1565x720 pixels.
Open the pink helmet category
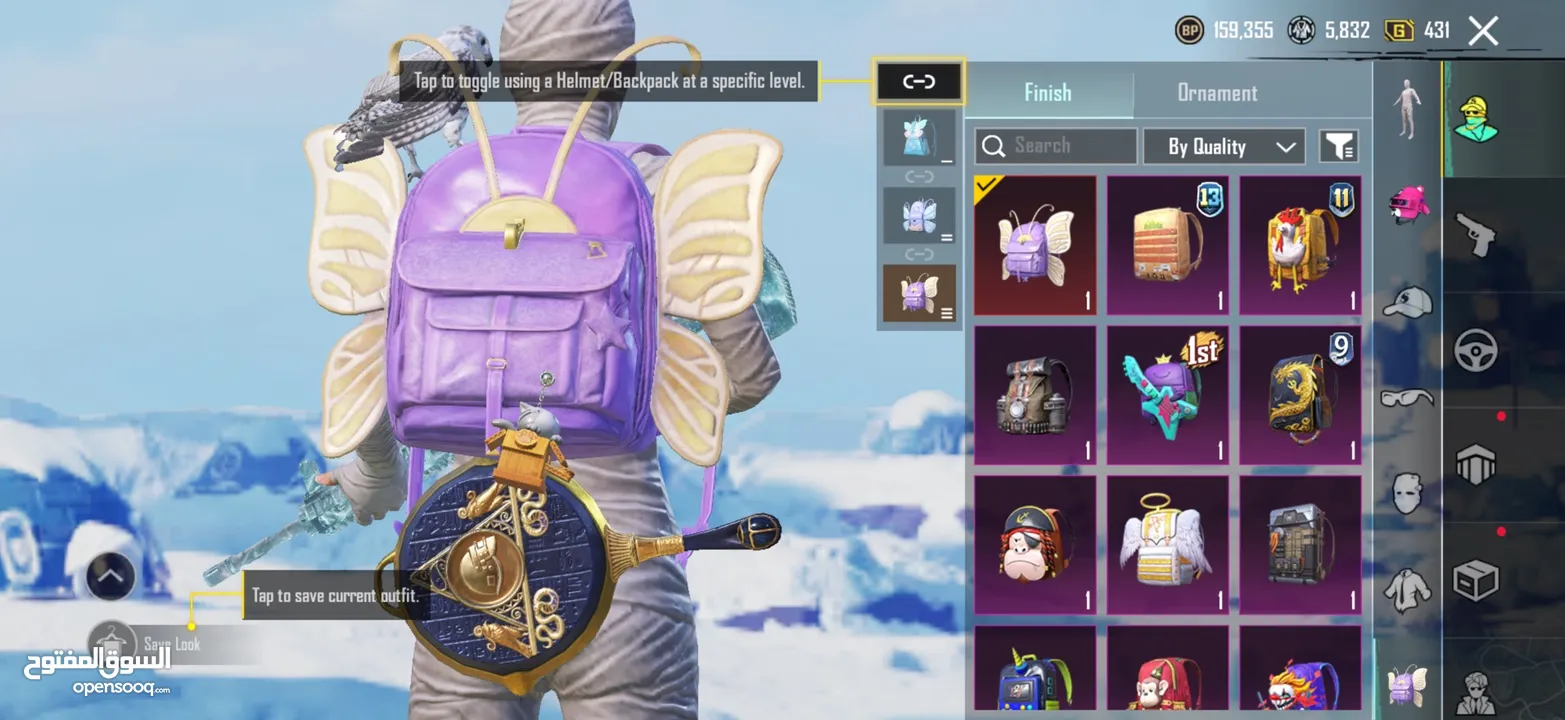pyautogui.click(x=1408, y=204)
